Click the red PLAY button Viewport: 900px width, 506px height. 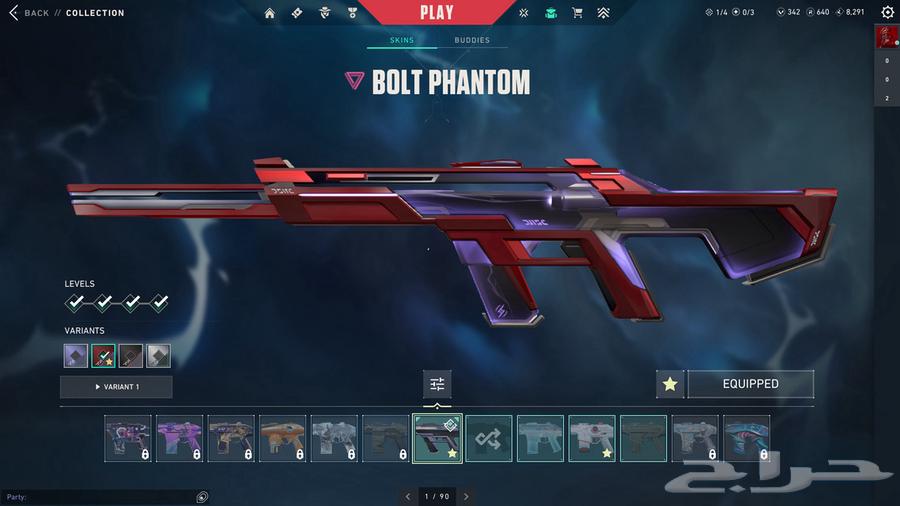point(436,13)
